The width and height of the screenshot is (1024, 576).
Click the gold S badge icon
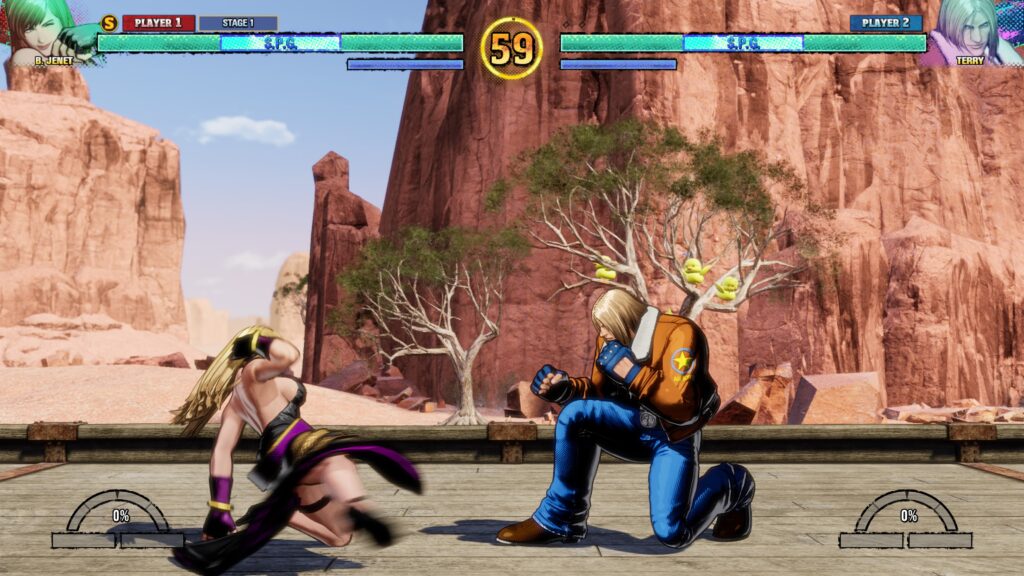[x=109, y=23]
